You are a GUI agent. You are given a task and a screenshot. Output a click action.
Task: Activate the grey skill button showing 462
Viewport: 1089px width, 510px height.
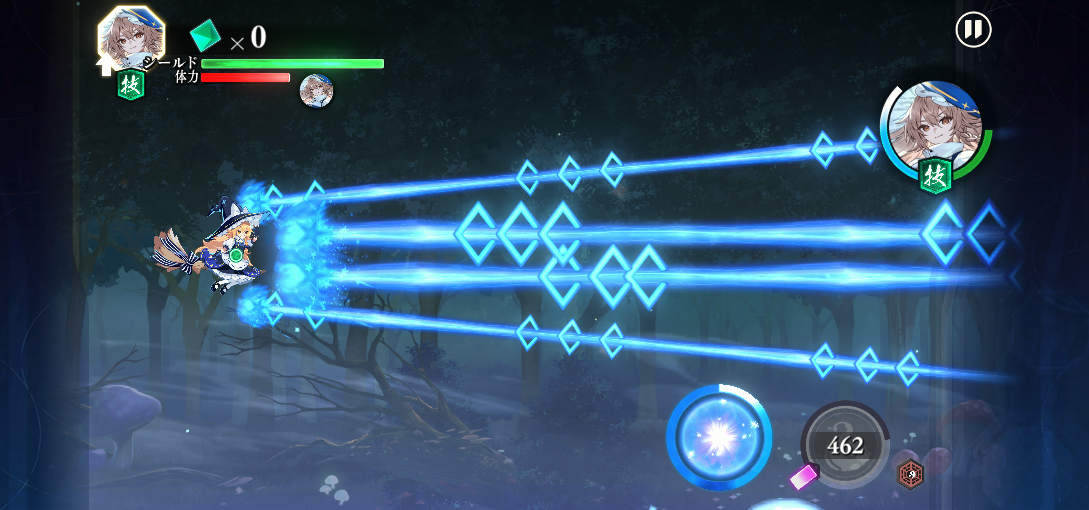(x=845, y=445)
